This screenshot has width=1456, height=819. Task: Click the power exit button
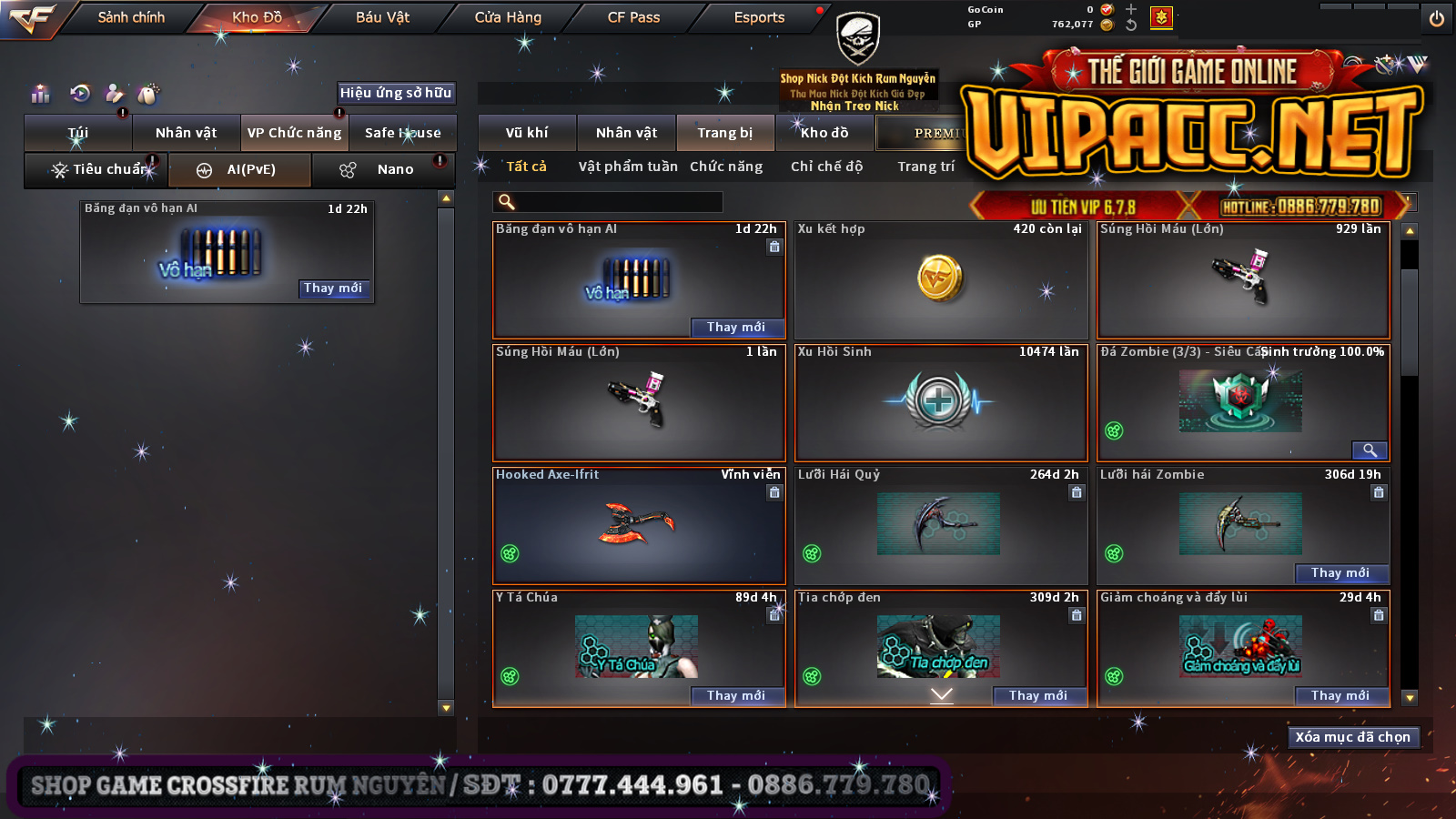coord(1437,18)
